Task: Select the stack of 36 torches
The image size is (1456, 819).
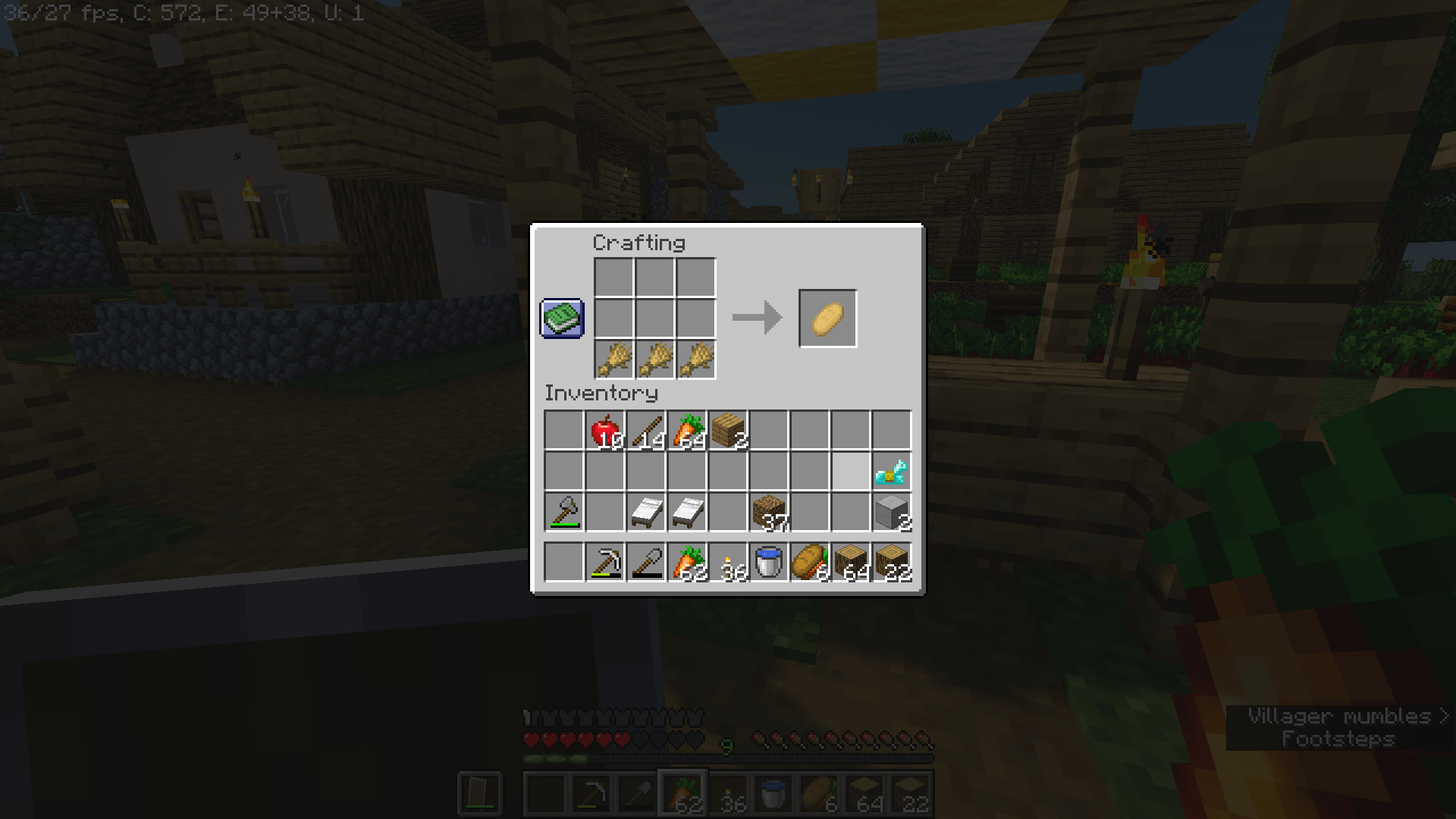Action: (727, 561)
